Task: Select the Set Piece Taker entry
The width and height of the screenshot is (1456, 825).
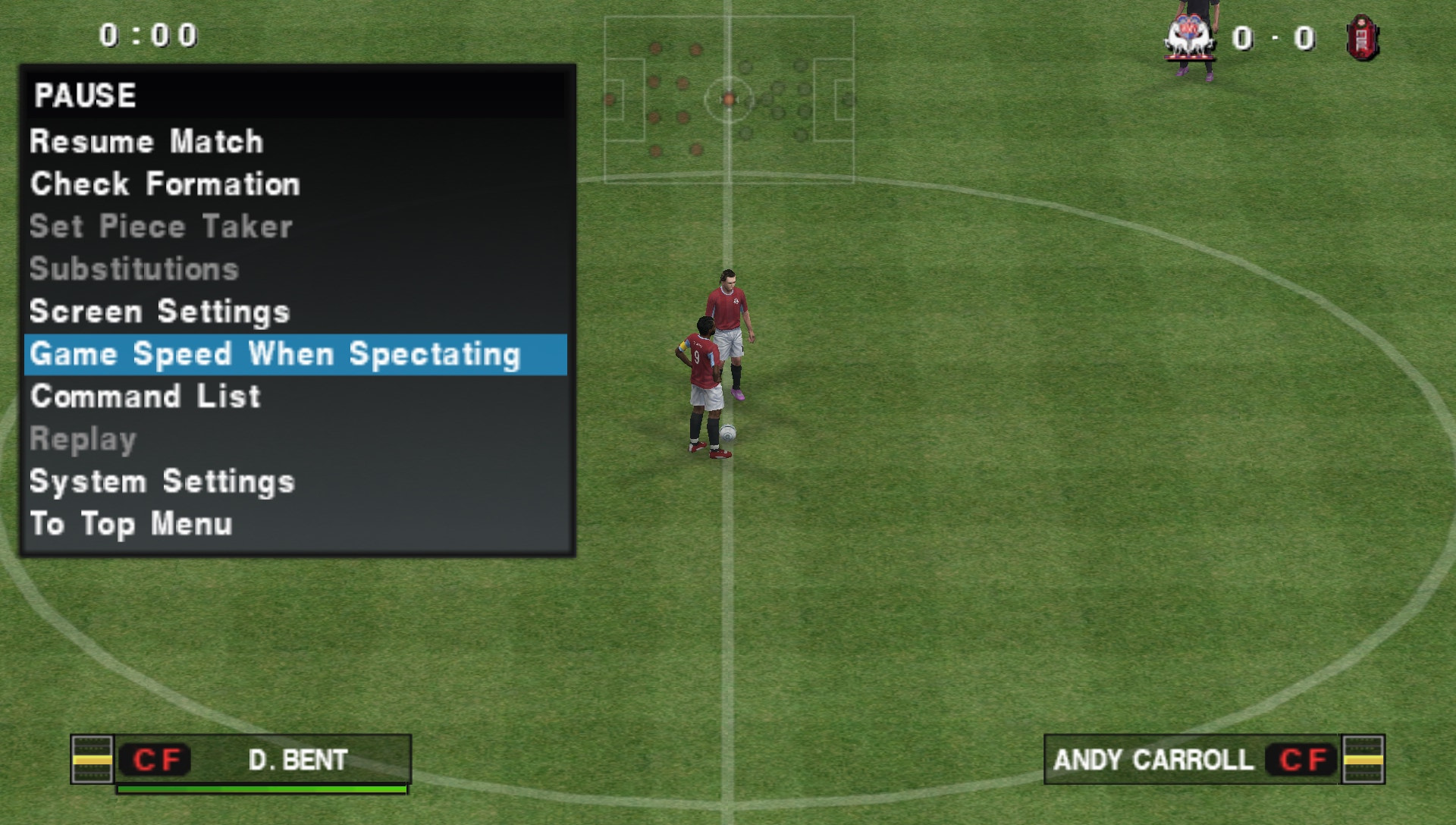Action: click(x=161, y=227)
